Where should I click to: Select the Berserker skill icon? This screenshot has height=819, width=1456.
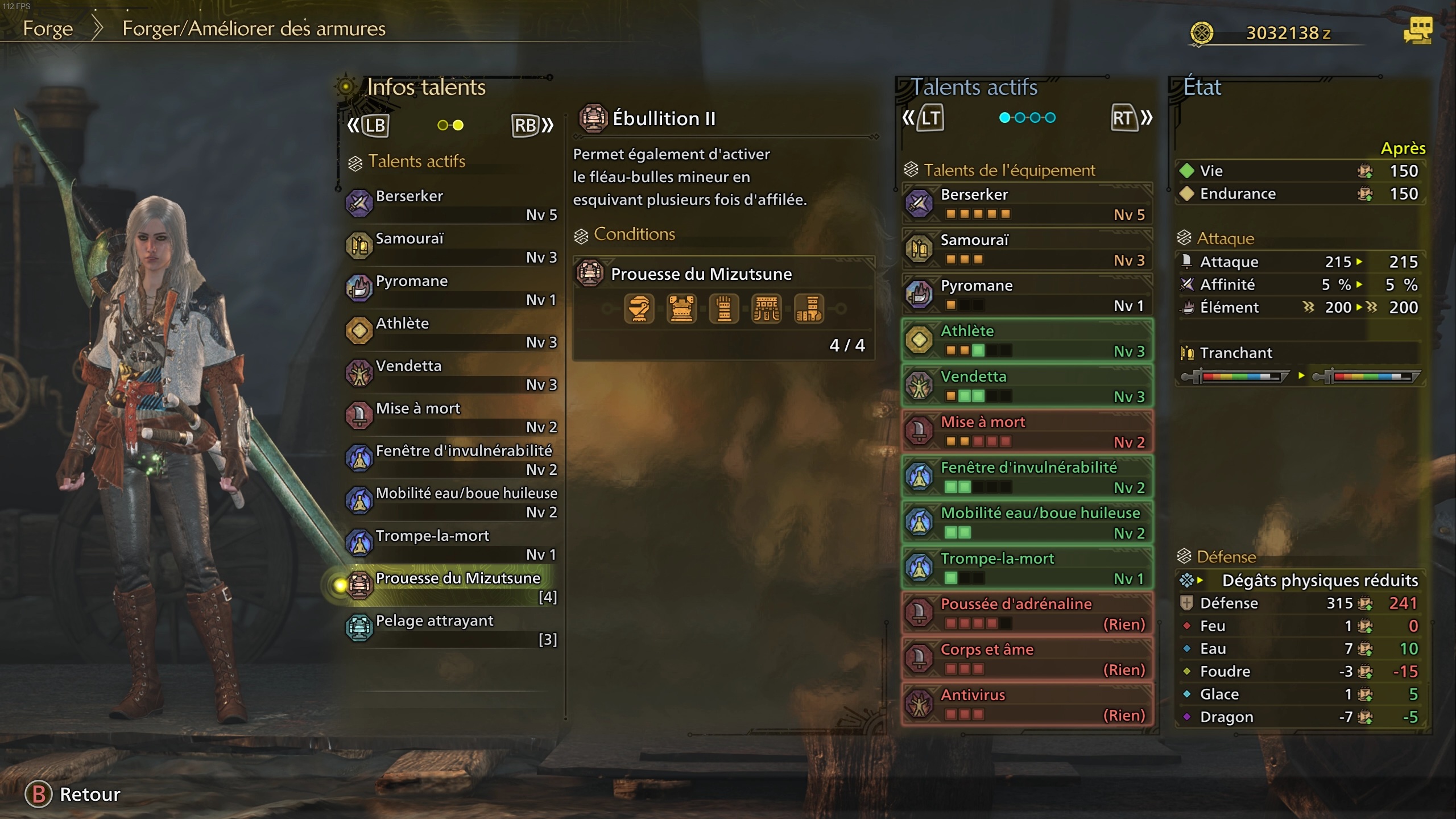pyautogui.click(x=359, y=204)
